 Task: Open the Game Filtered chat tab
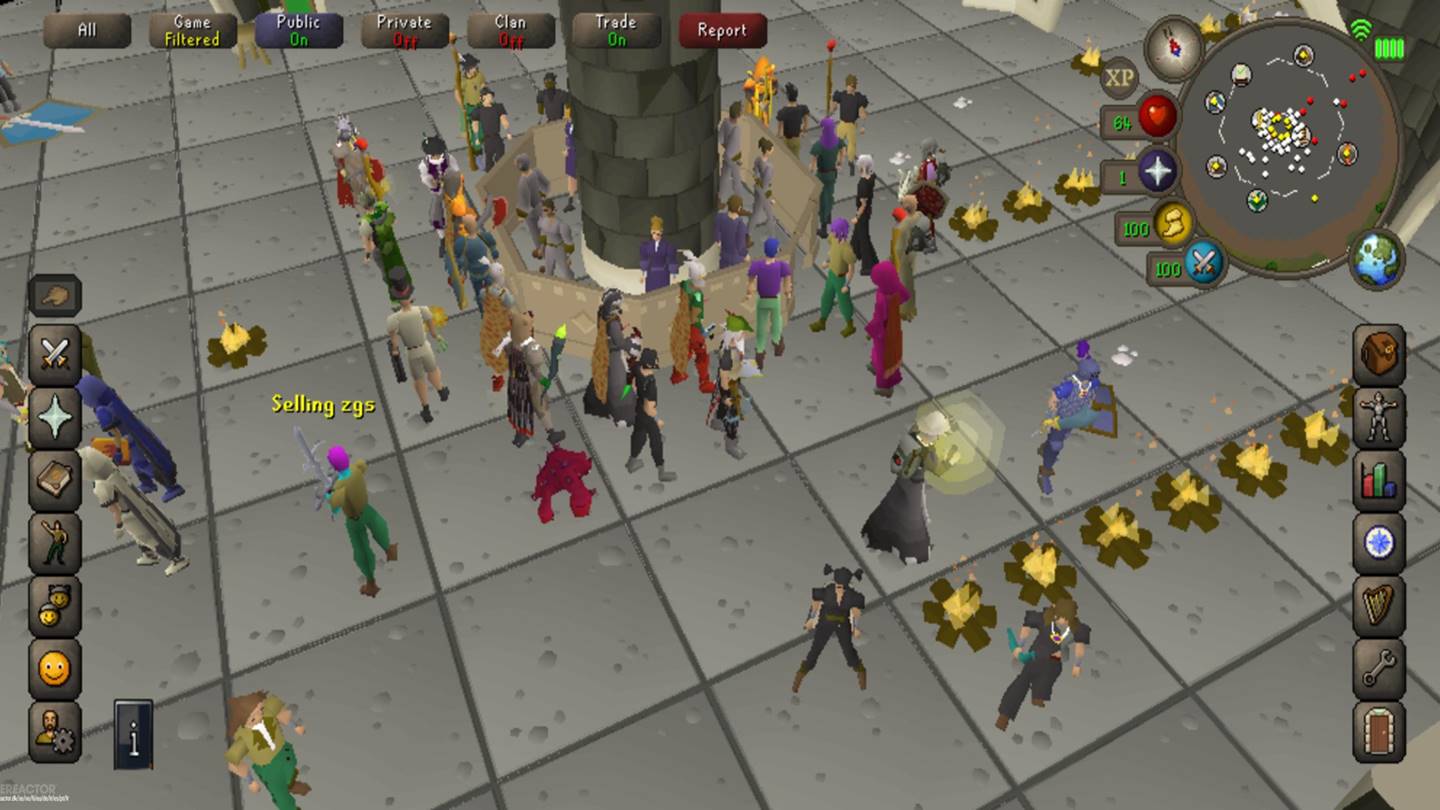click(x=193, y=30)
